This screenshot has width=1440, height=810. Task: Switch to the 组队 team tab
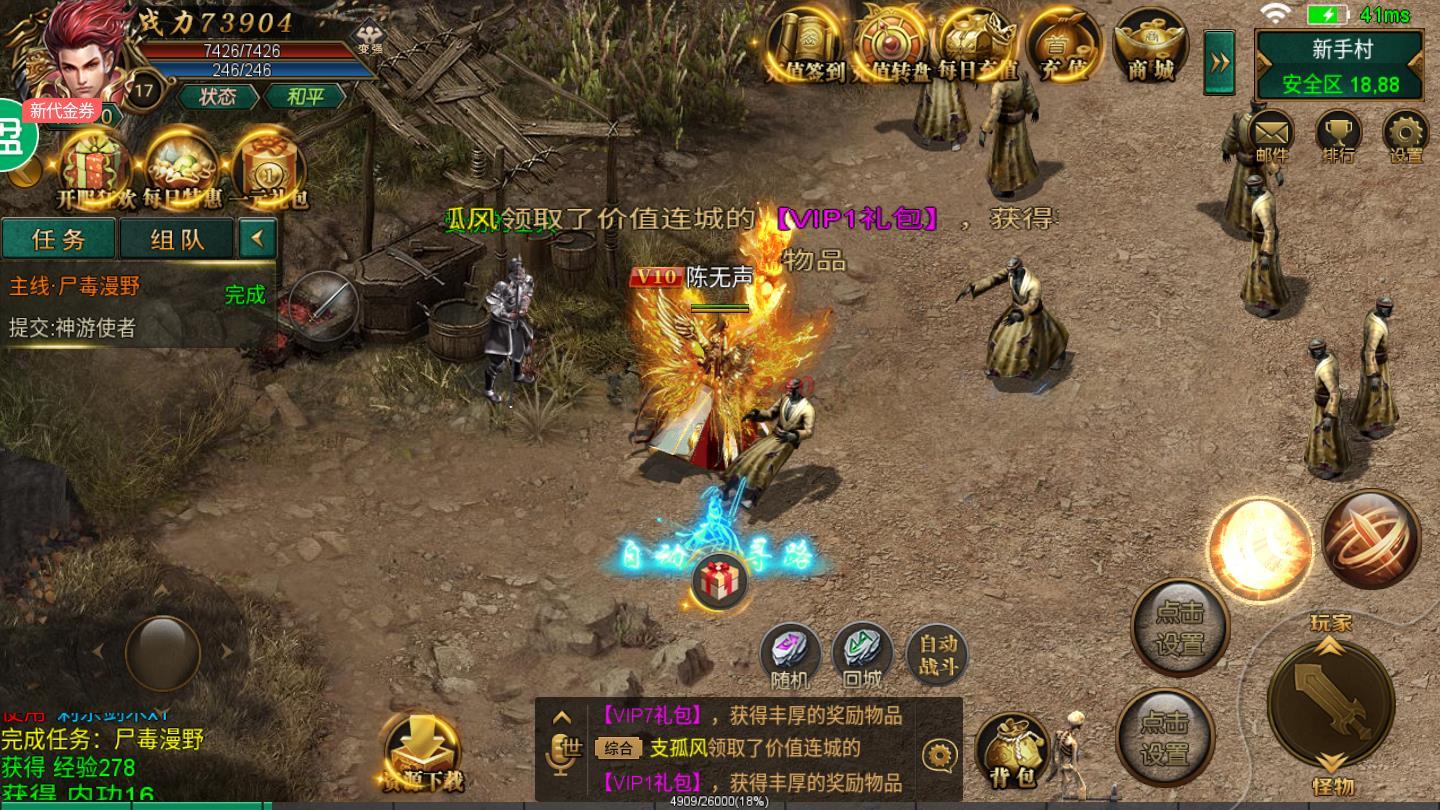(x=177, y=239)
